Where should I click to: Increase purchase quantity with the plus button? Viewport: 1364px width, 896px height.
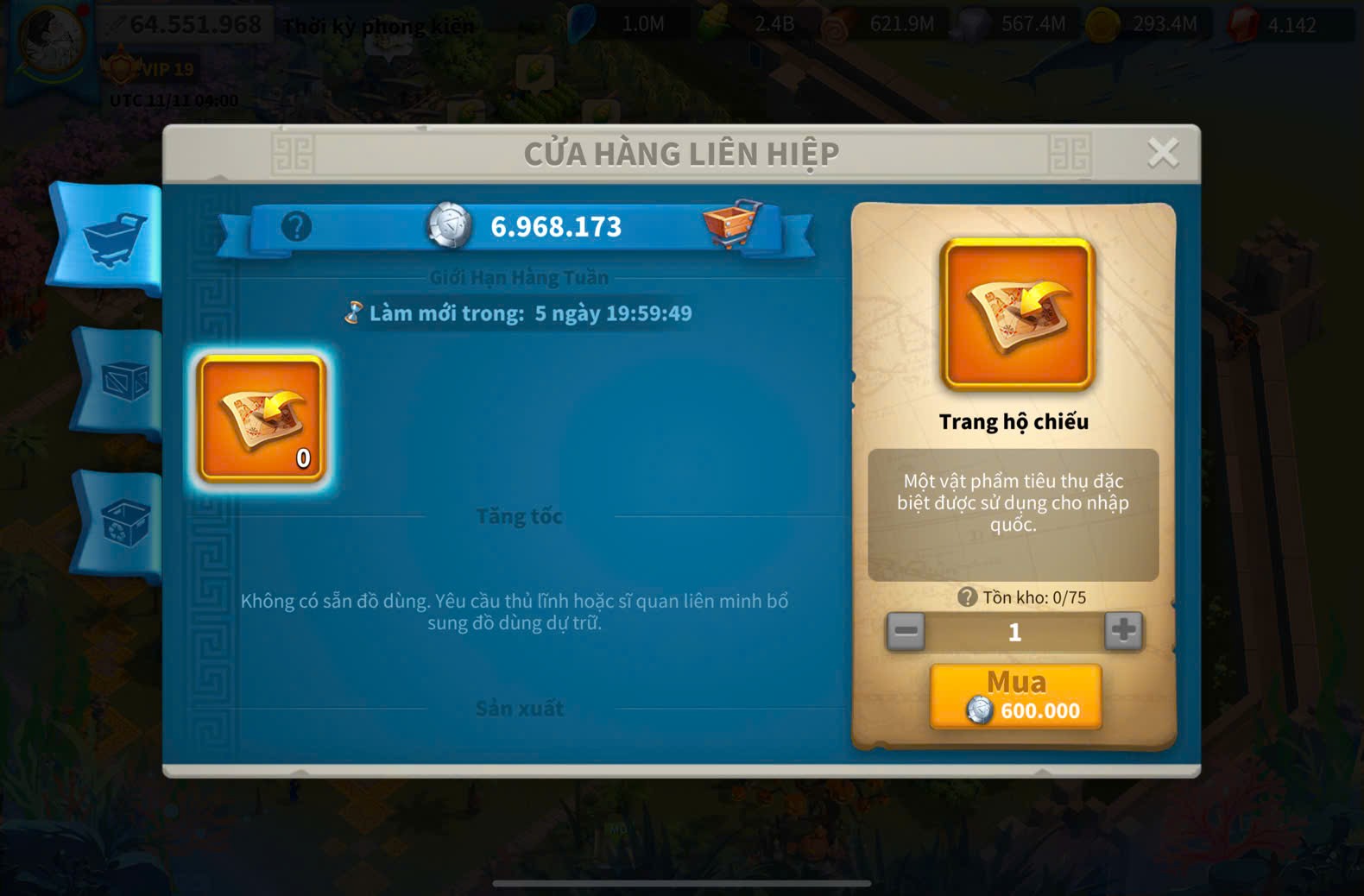(x=1123, y=631)
